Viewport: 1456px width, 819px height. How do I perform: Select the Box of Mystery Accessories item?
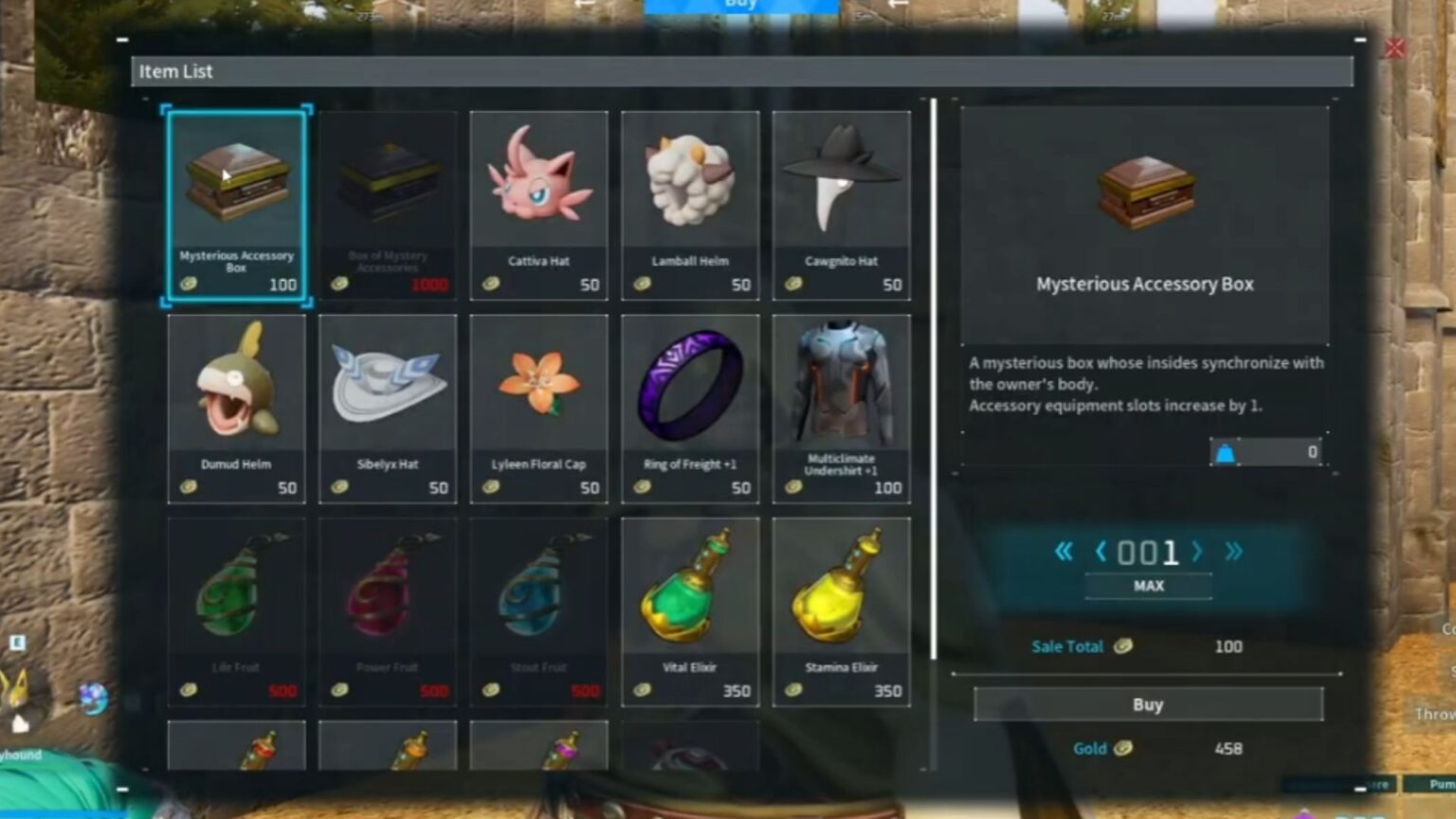(388, 199)
